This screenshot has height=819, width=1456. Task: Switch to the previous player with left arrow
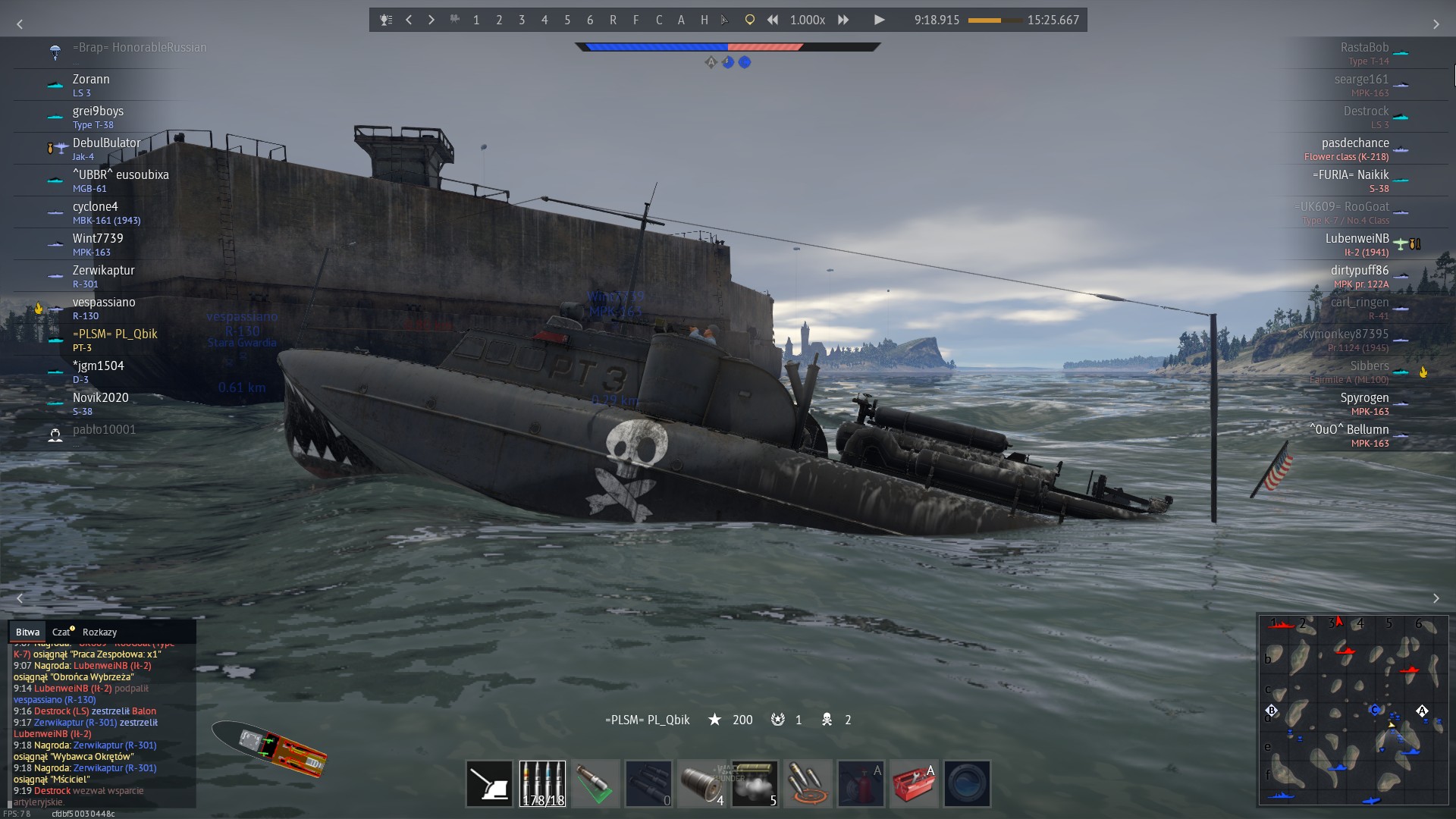[x=409, y=20]
